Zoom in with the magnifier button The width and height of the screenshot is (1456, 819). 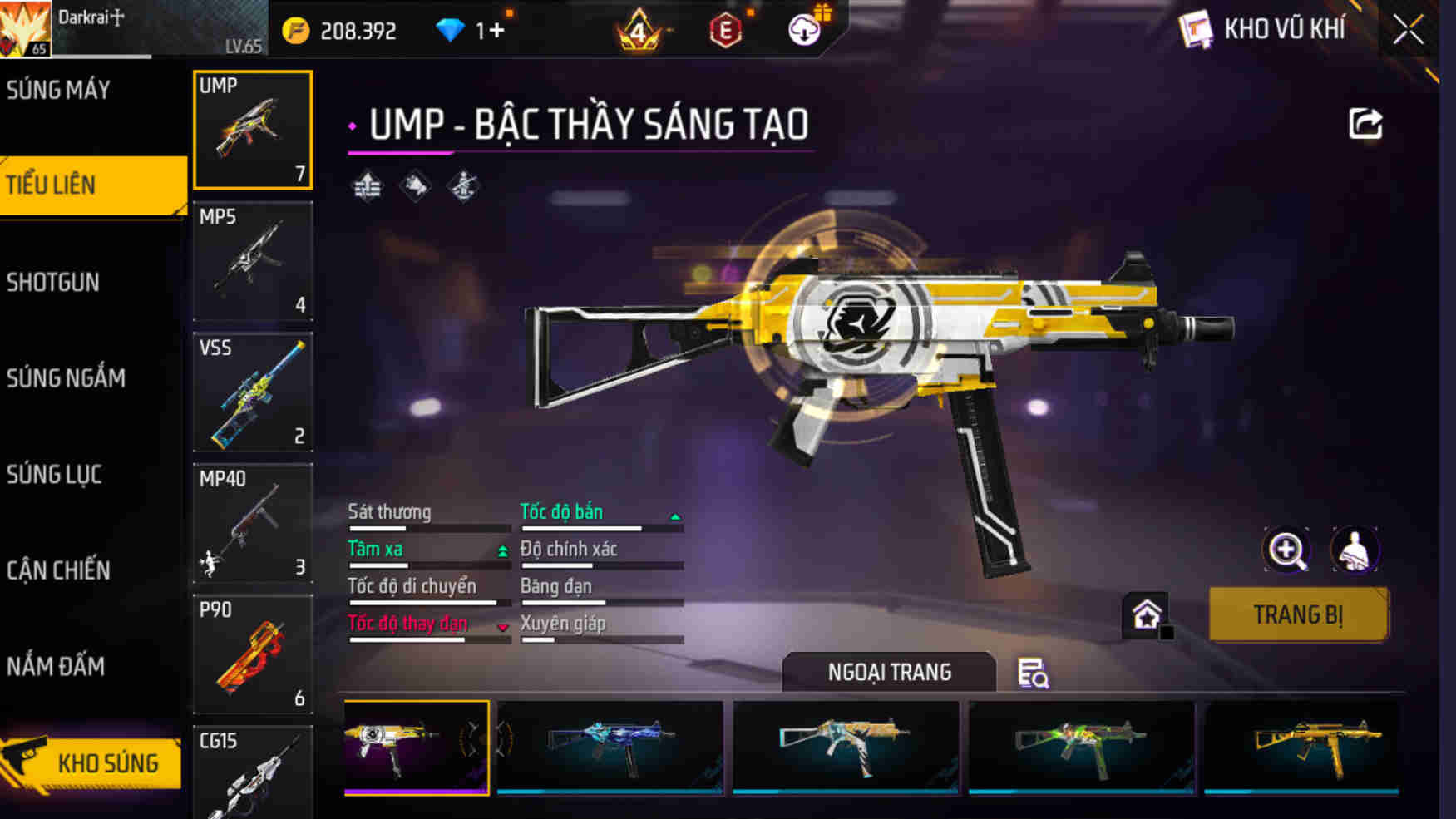[1286, 550]
